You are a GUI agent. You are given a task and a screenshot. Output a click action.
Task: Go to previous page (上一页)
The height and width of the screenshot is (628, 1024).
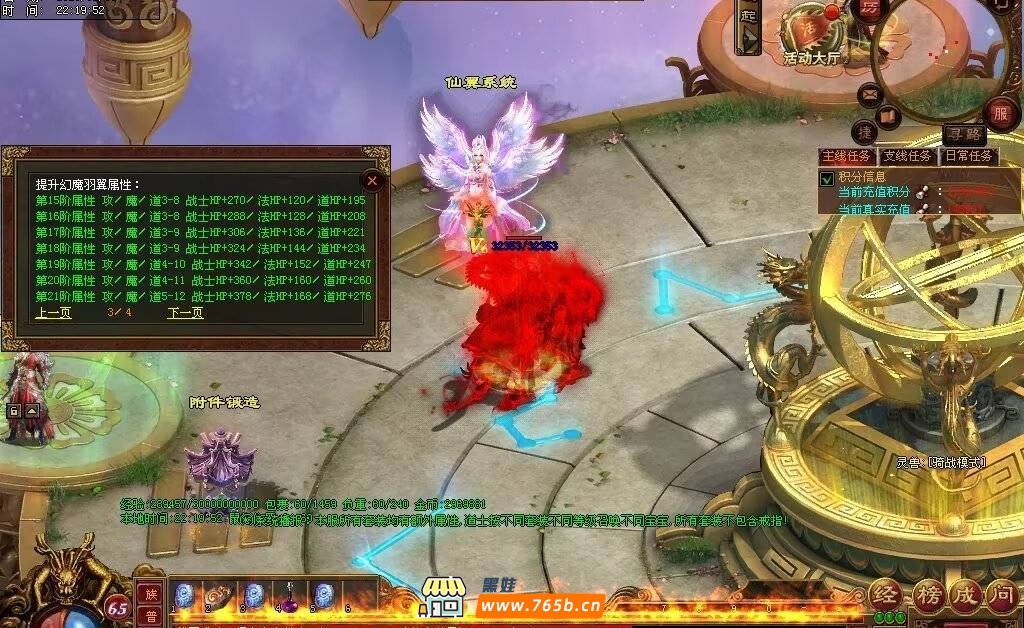click(x=53, y=313)
